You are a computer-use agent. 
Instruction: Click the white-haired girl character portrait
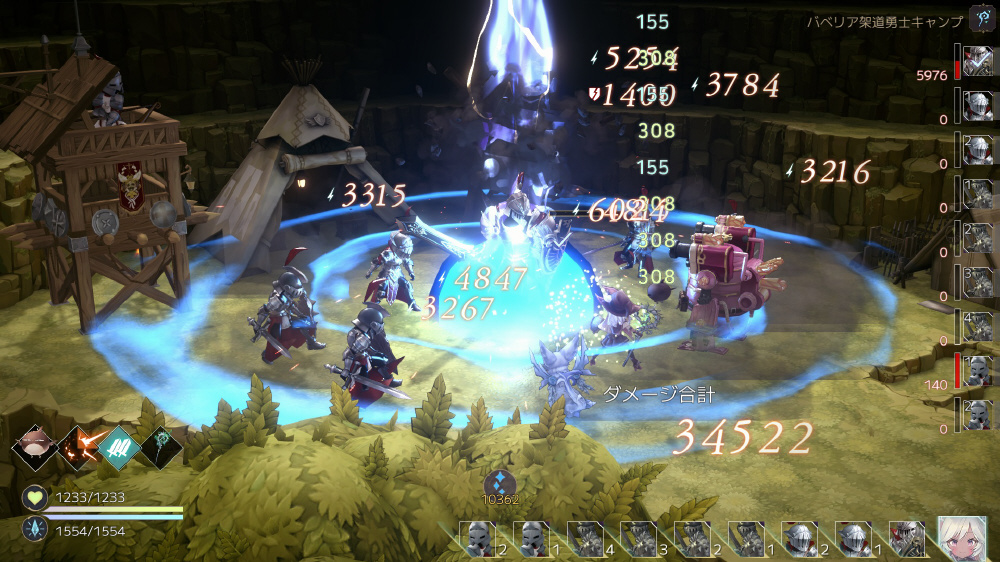tap(962, 539)
